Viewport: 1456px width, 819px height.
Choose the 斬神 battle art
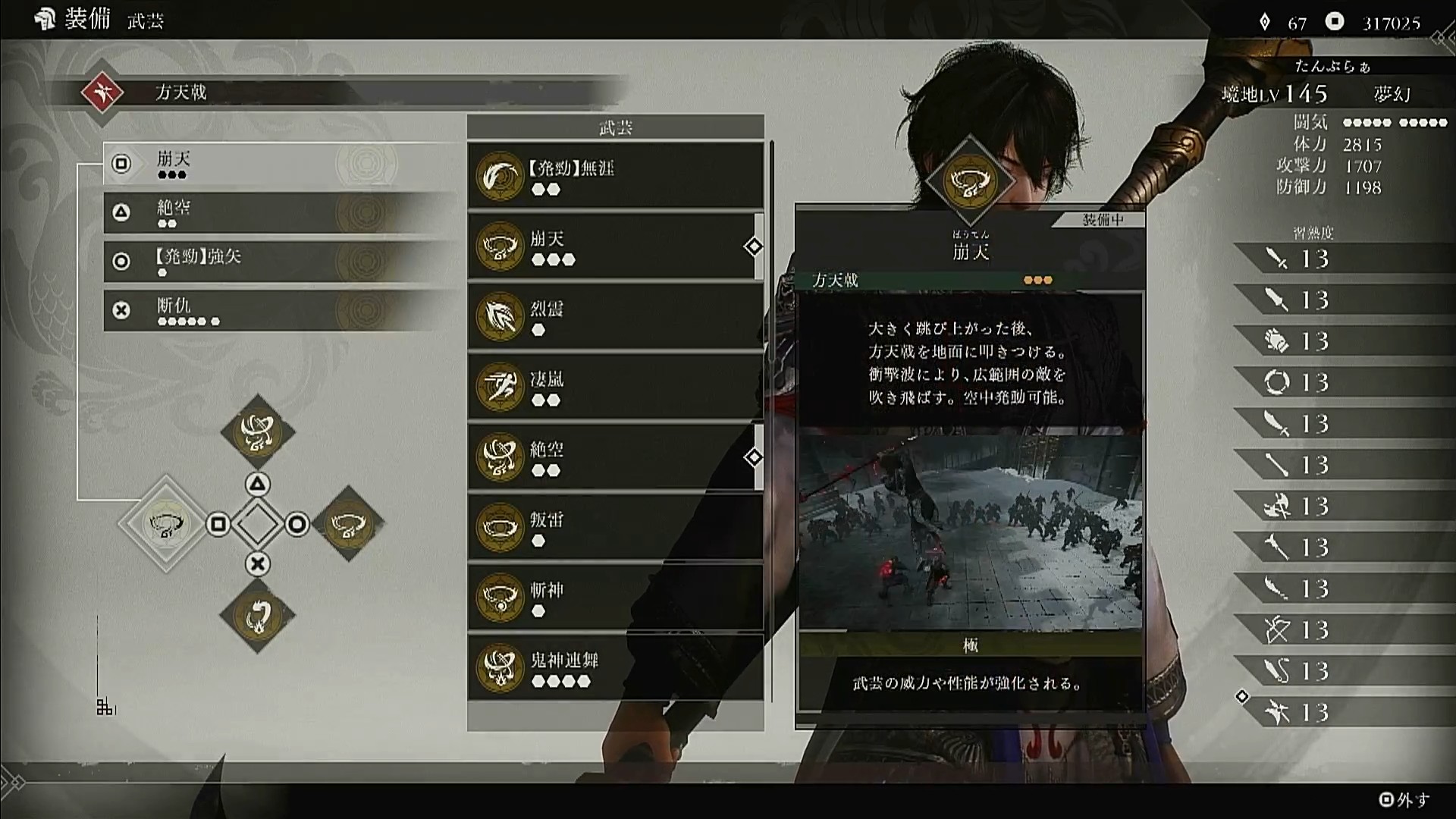[x=615, y=598]
